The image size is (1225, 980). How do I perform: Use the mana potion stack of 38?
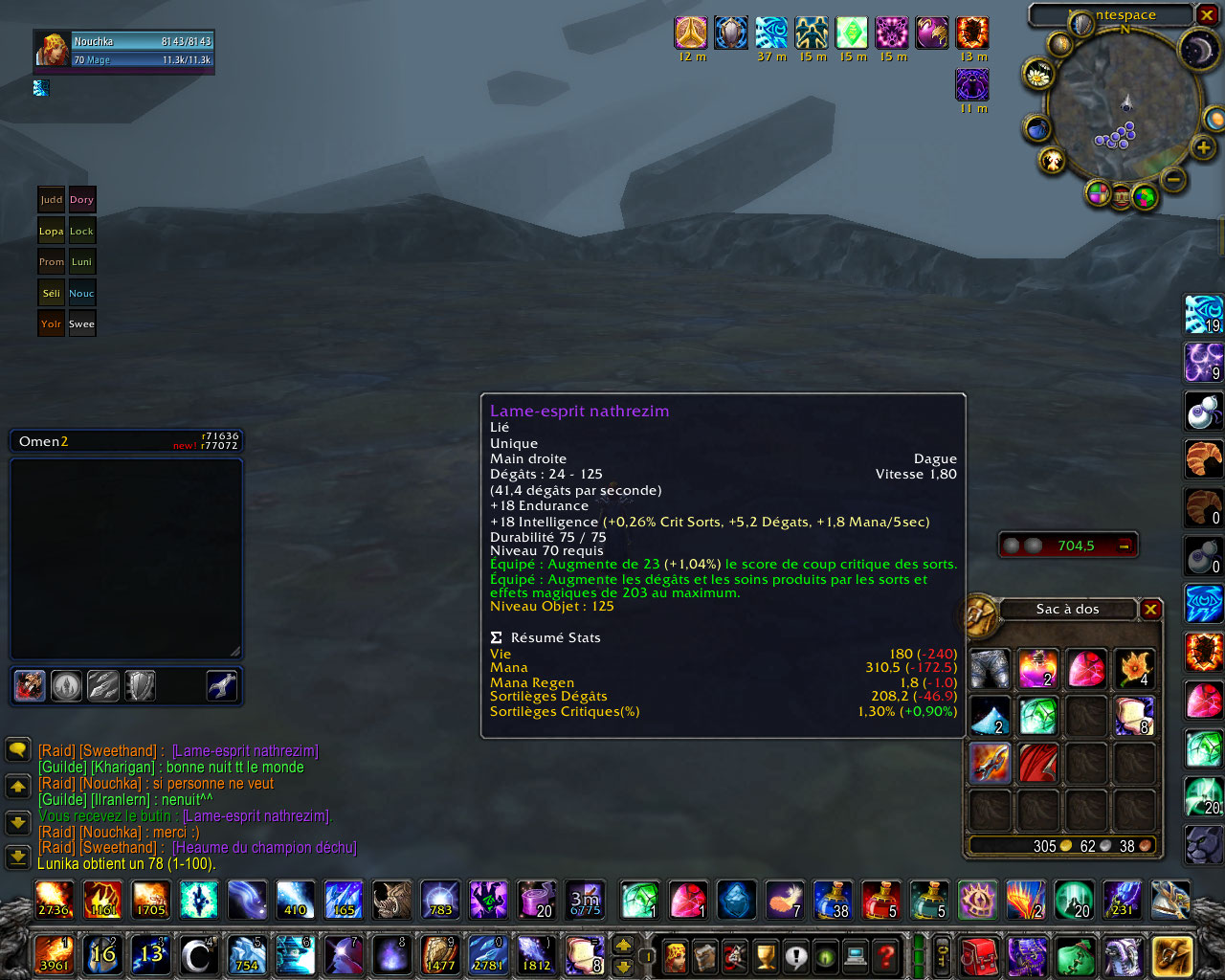tap(833, 901)
